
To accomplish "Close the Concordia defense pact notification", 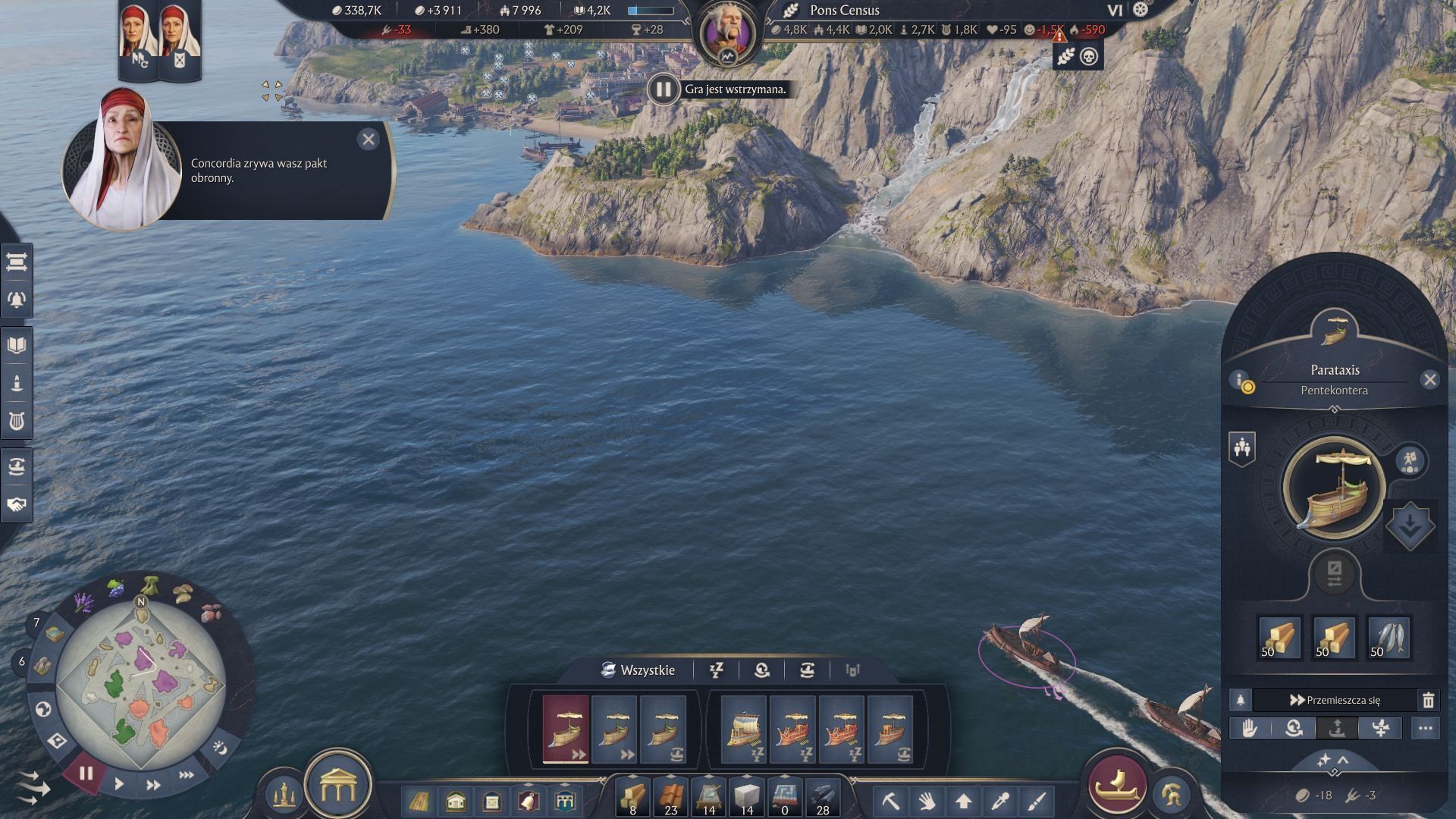I will 369,139.
